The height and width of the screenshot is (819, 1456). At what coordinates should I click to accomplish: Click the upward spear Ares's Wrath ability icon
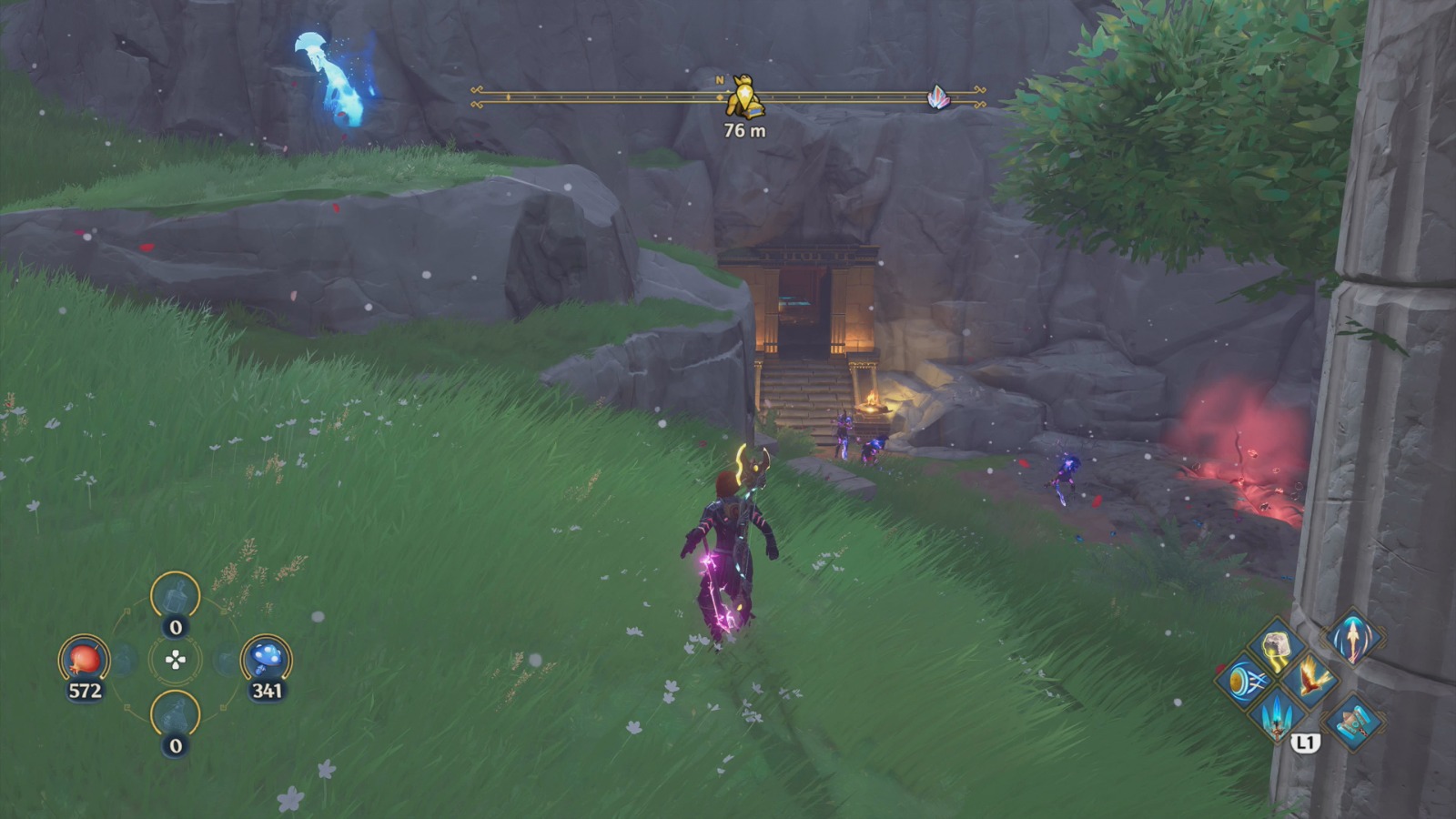(1352, 637)
